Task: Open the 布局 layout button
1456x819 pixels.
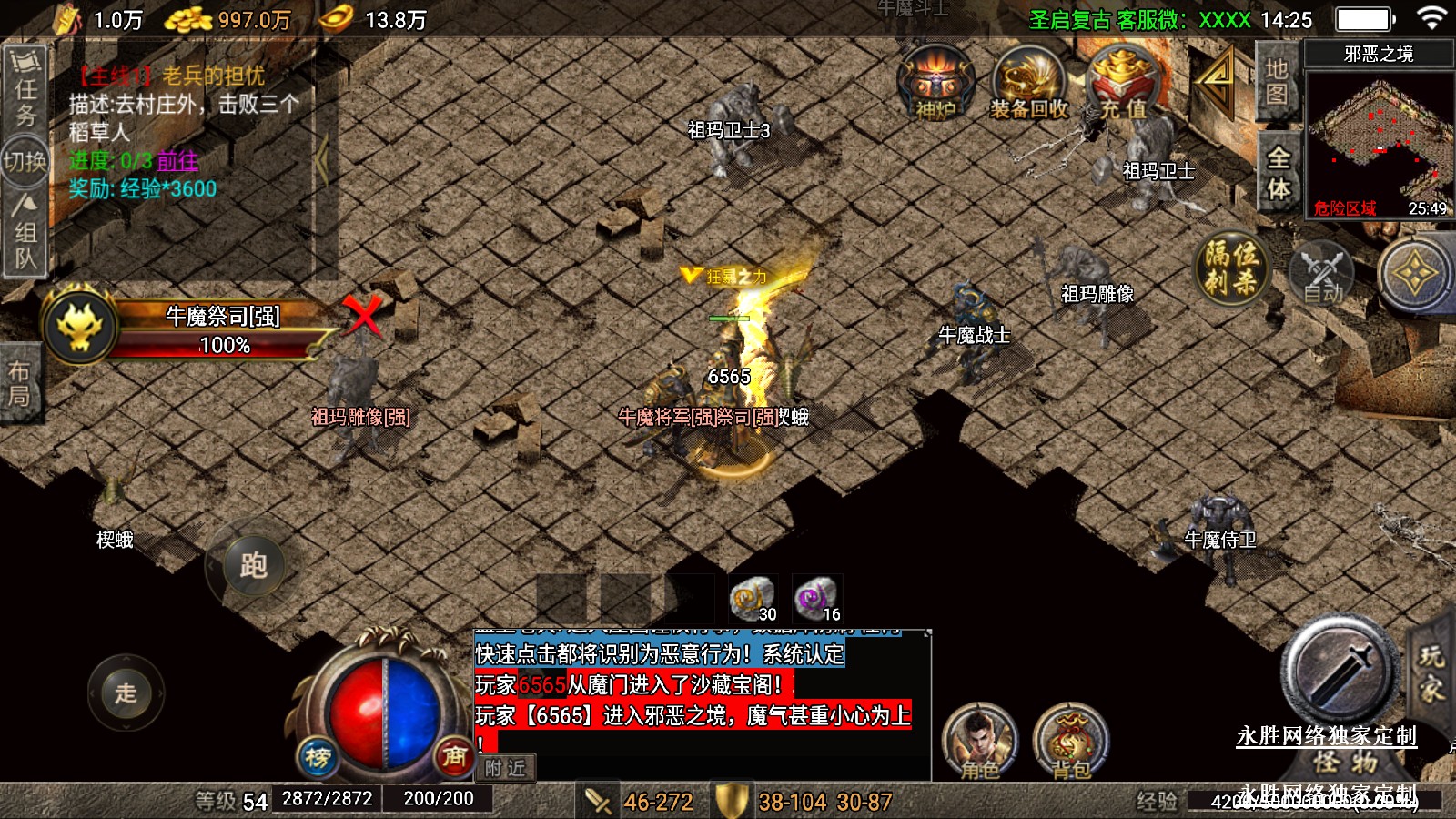Action: tap(19, 383)
